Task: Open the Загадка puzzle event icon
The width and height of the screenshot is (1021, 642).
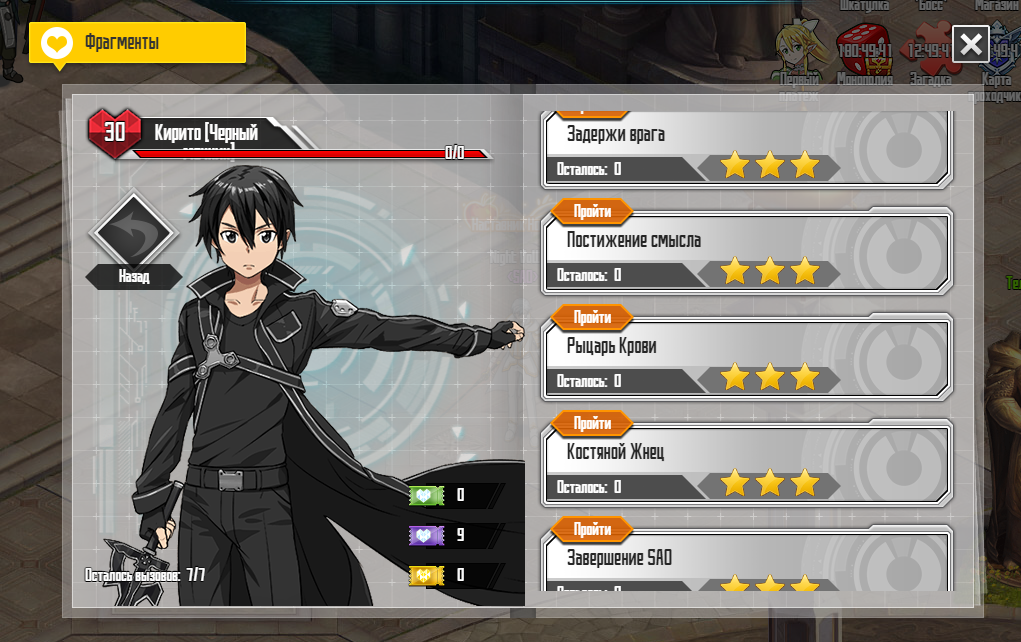Action: (929, 50)
